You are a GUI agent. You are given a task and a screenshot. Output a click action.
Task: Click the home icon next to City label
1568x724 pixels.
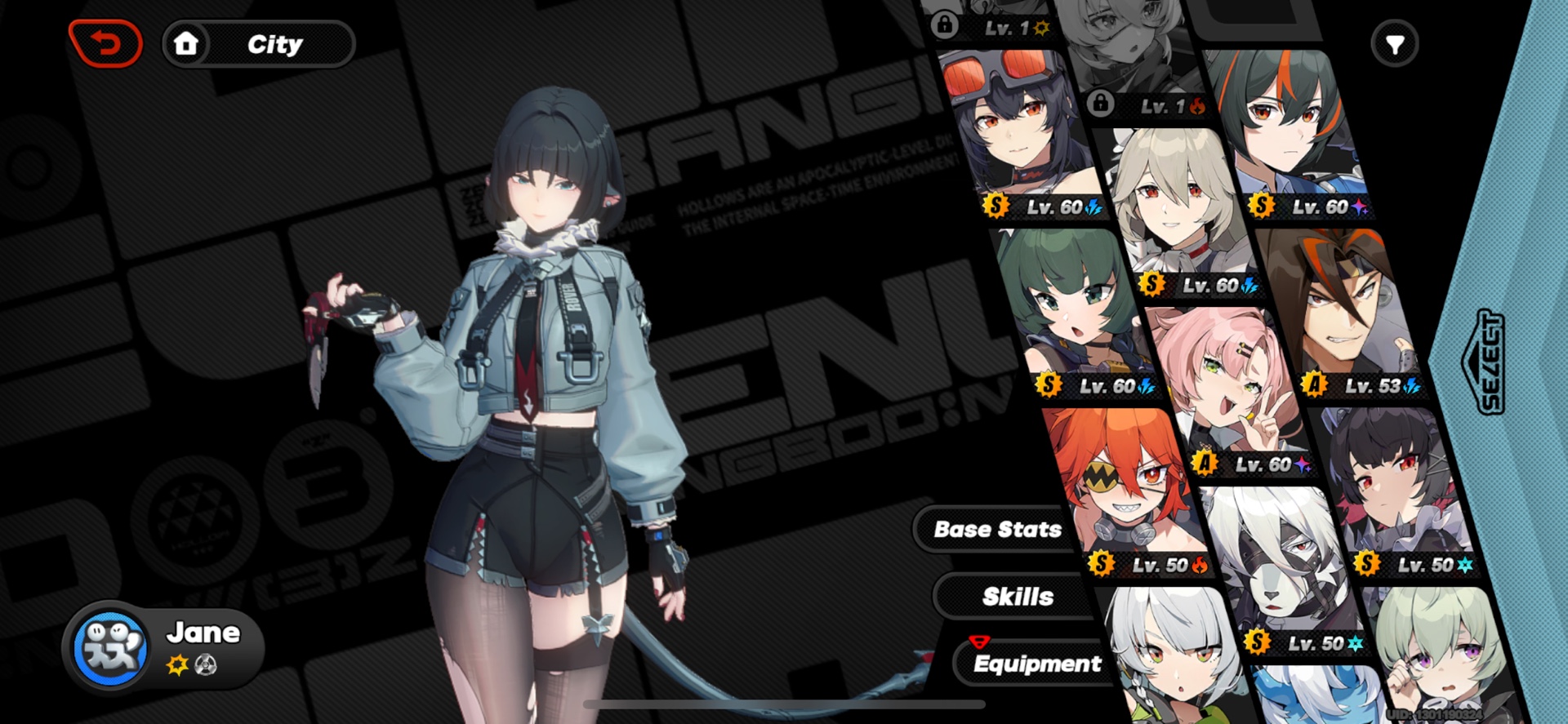(x=187, y=43)
